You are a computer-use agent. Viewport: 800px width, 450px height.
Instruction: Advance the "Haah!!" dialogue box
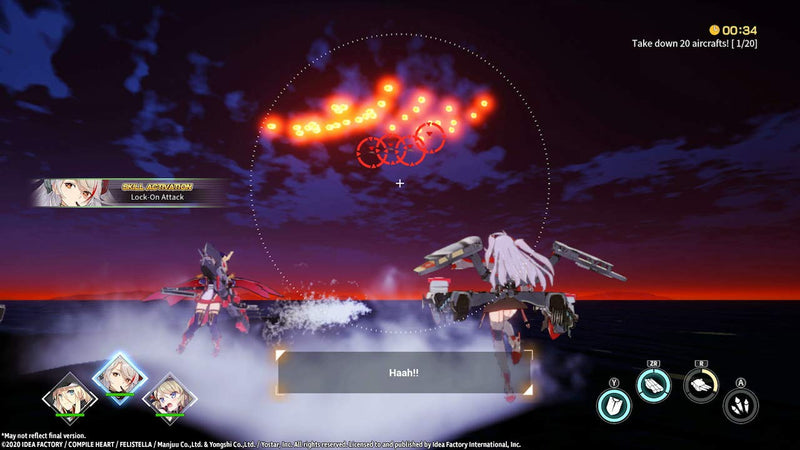coord(404,372)
